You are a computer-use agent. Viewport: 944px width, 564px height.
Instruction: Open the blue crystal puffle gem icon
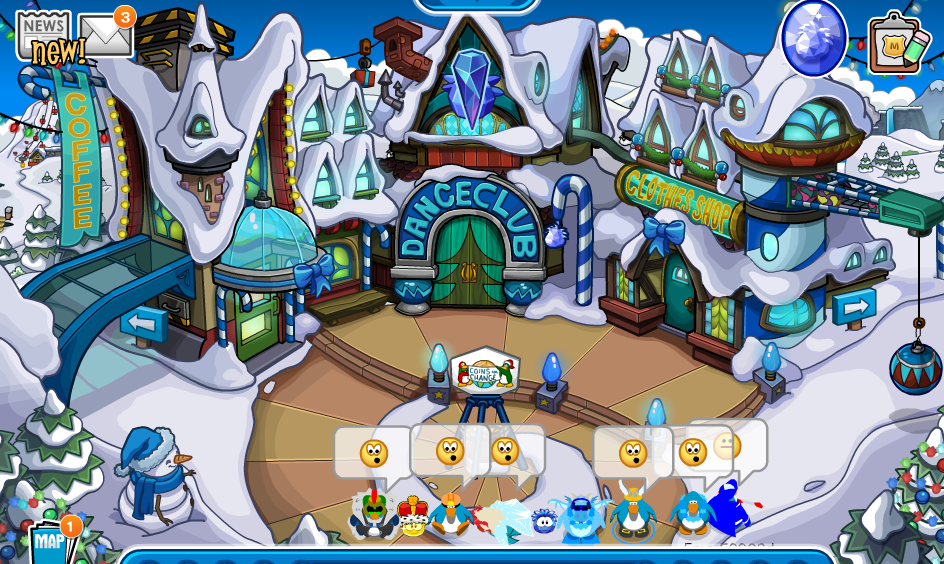(813, 37)
